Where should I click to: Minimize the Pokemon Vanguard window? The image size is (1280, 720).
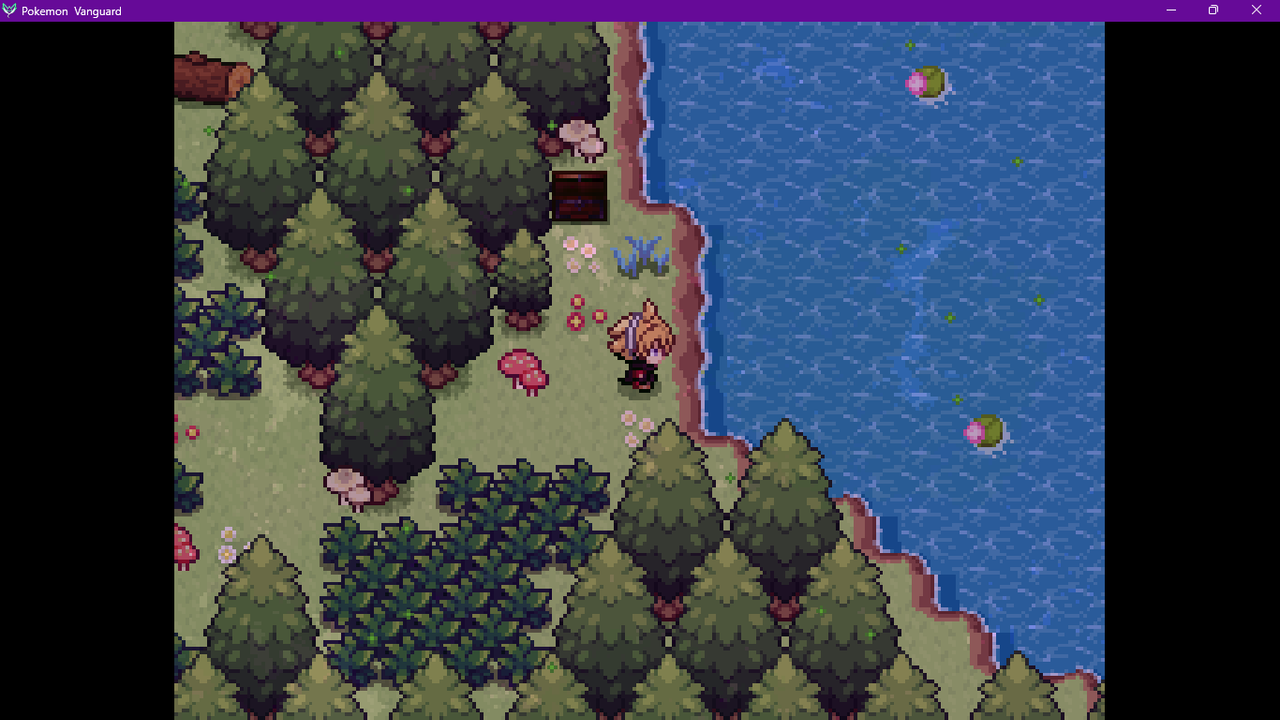[x=1170, y=9]
